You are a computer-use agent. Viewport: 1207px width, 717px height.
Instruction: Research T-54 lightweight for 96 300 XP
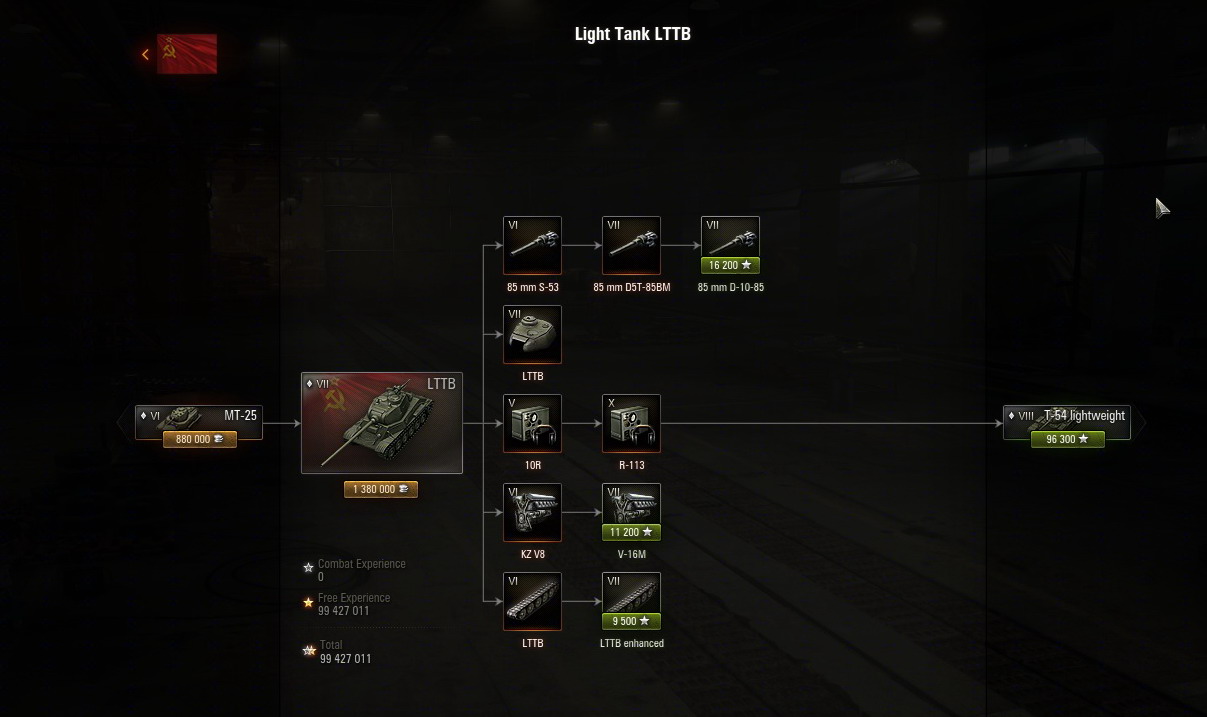click(x=1067, y=439)
